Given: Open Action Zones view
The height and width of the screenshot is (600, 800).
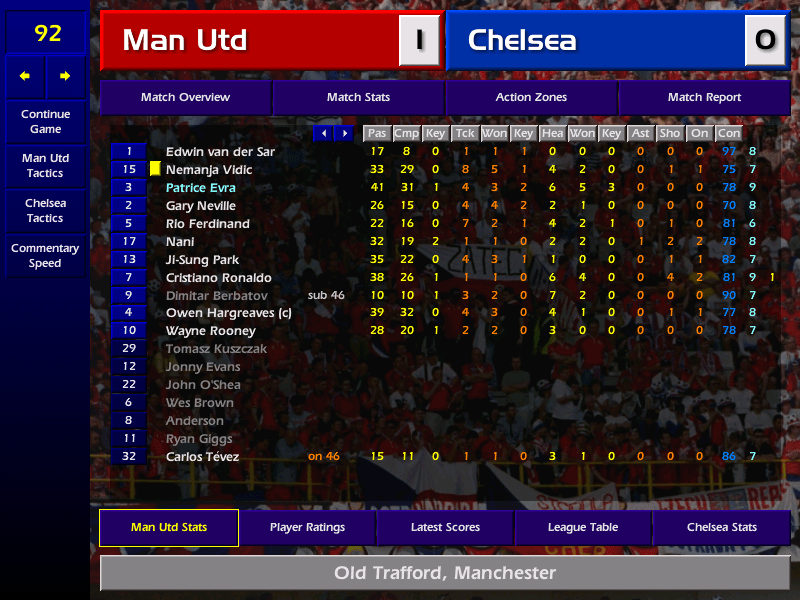Looking at the screenshot, I should coord(531,98).
